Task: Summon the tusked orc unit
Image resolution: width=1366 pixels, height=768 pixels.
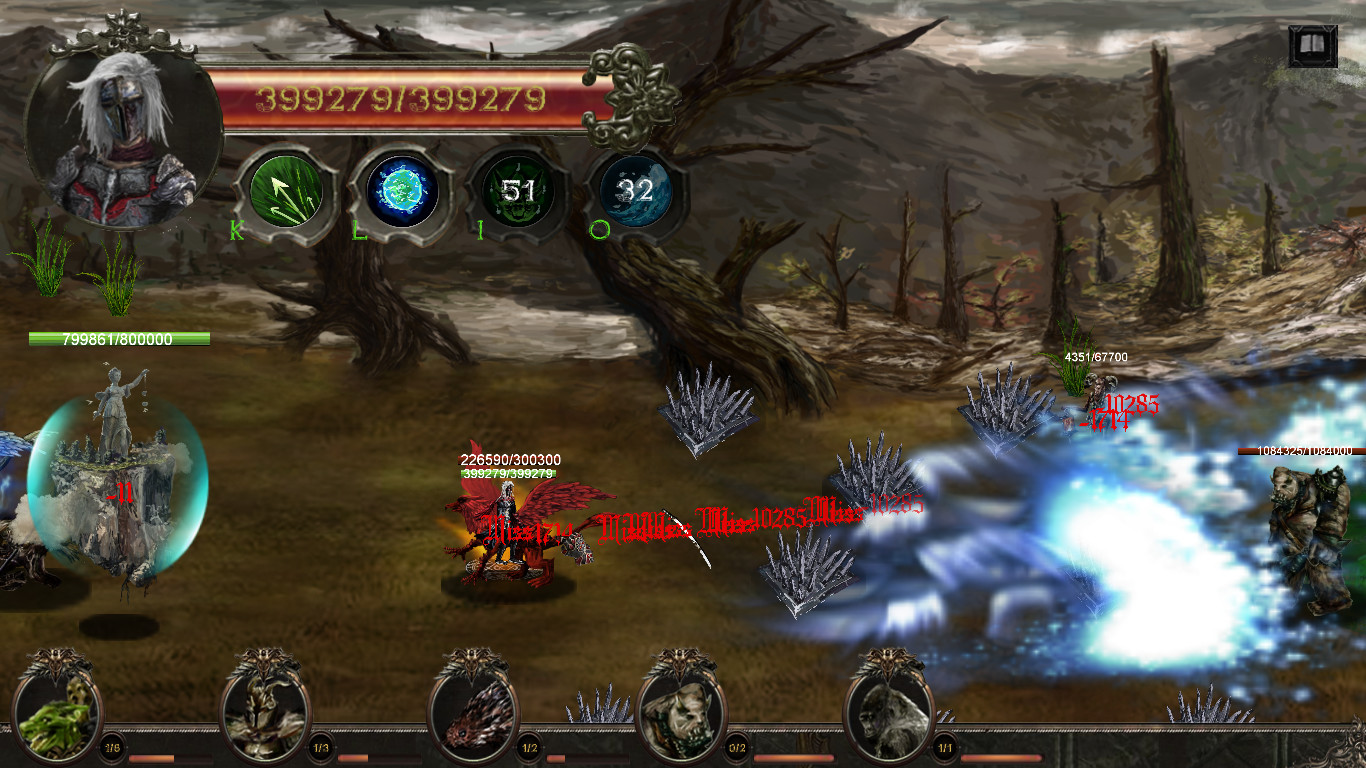Action: [682, 716]
